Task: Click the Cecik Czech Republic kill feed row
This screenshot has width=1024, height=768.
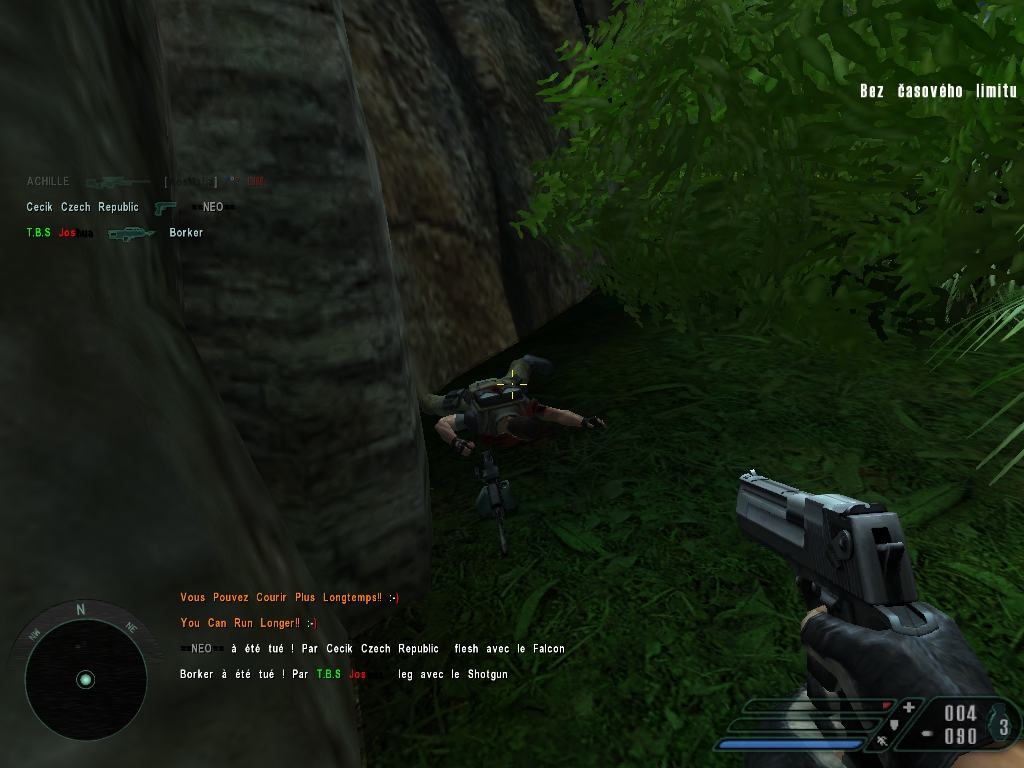Action: [125, 207]
